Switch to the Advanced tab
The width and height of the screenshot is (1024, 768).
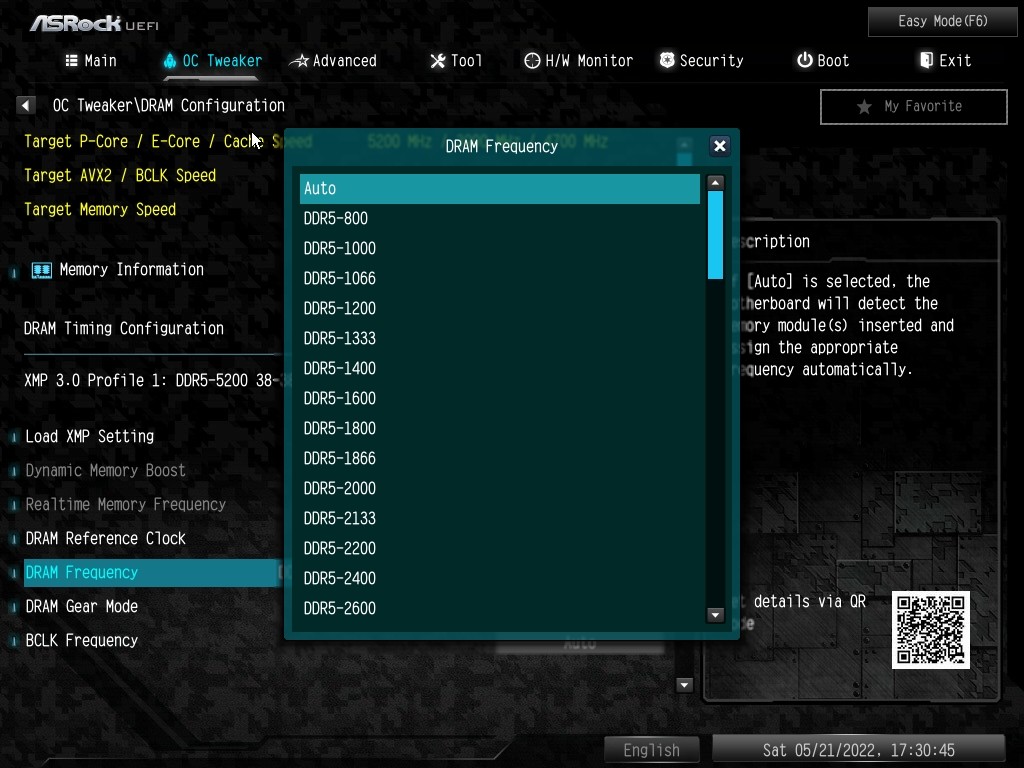[334, 61]
